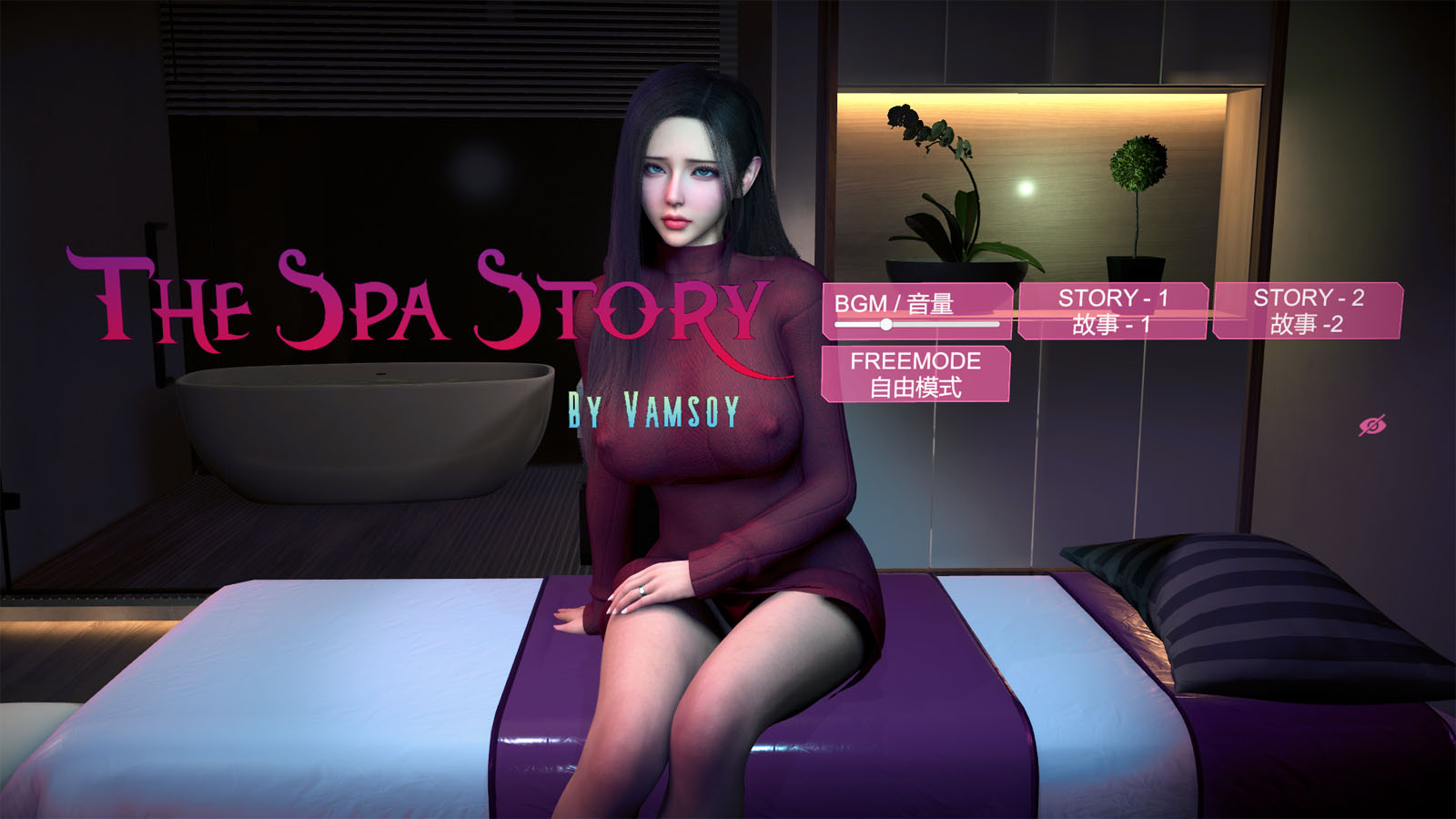
Task: Toggle UI visibility with the hidden-eye icon
Action: coord(1374,424)
